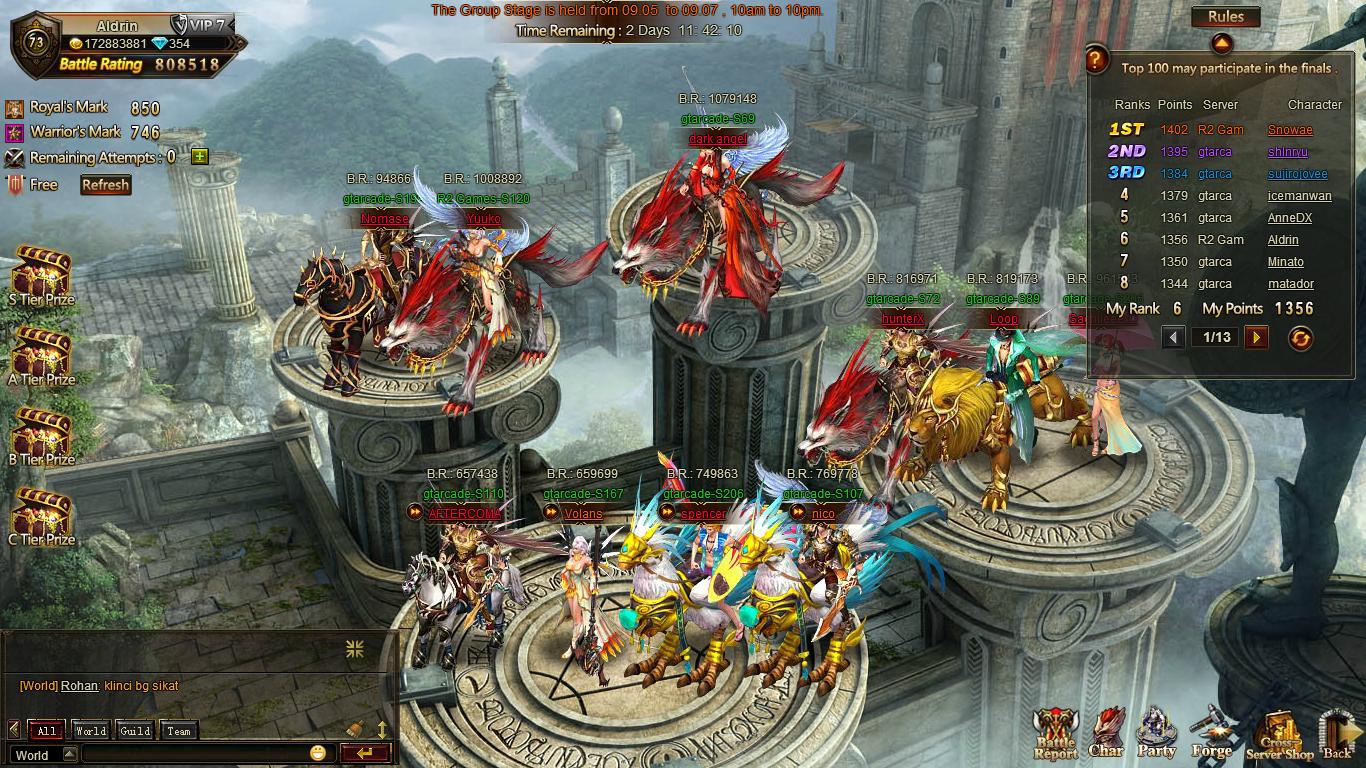Open the Forge menu
Screen dimensions: 1366x768
coord(1211,735)
